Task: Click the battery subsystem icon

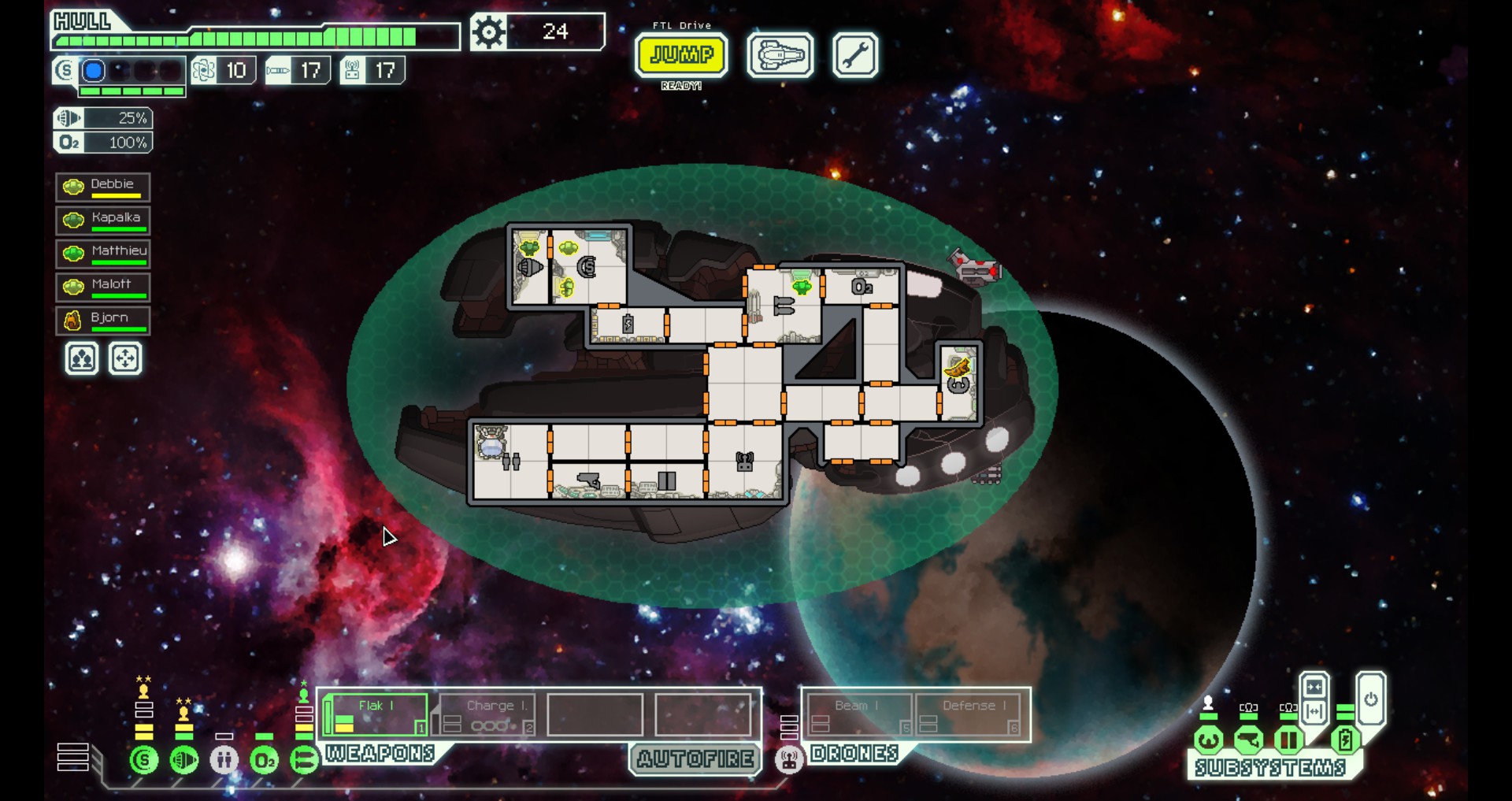Action: [x=1345, y=740]
